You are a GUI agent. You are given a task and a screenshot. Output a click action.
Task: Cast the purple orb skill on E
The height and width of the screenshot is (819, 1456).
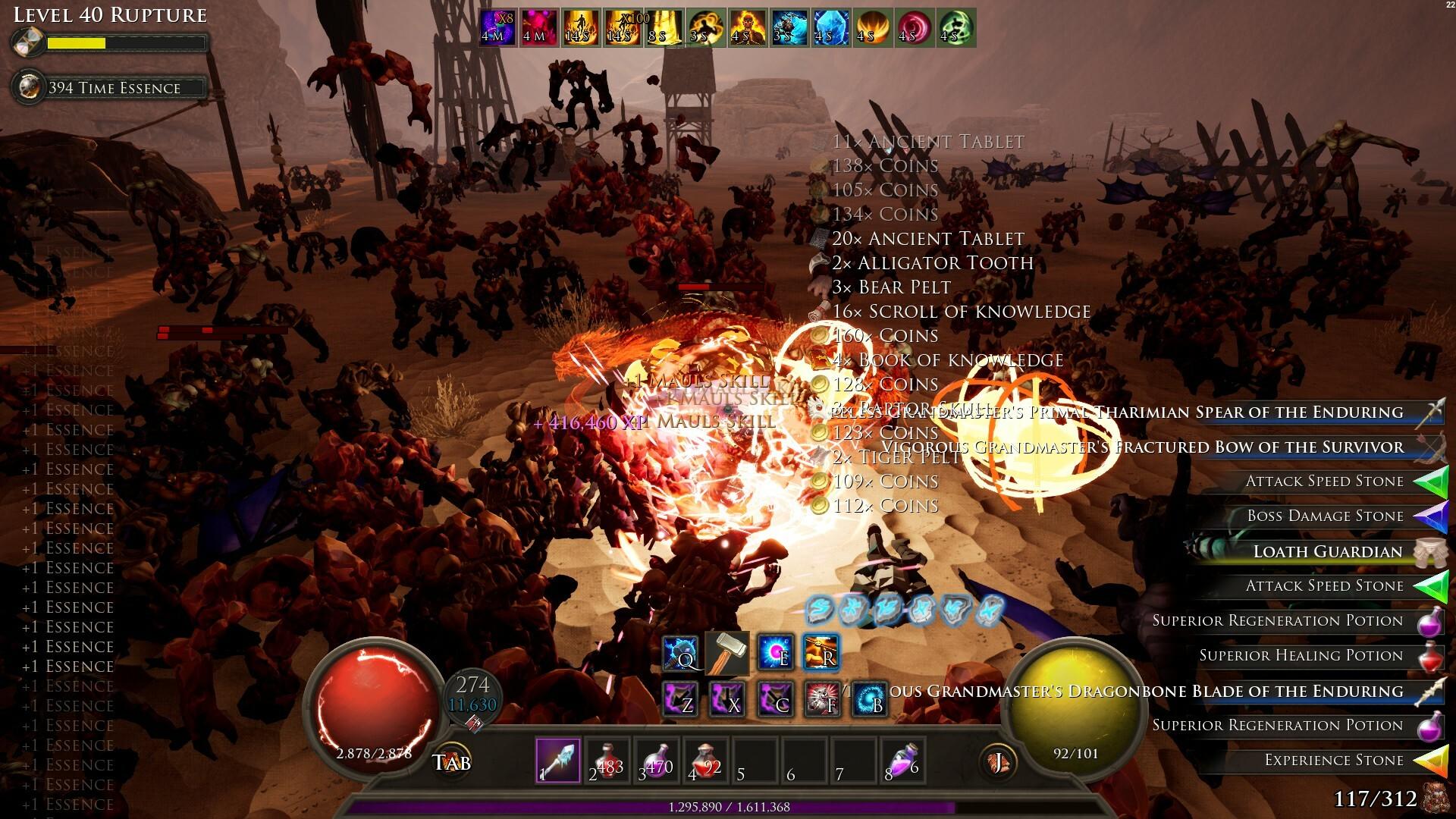pos(776,653)
